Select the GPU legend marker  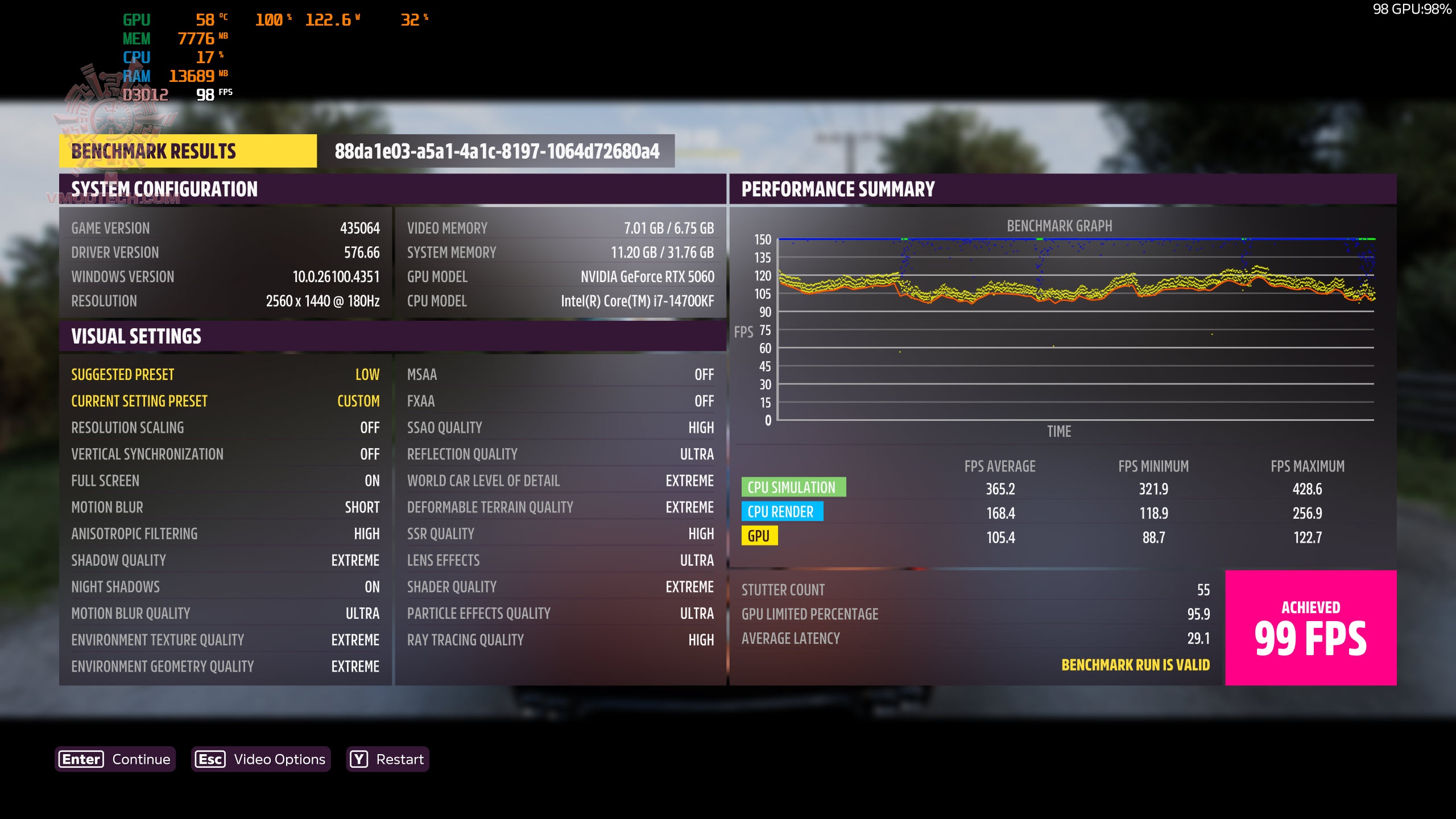[x=761, y=536]
